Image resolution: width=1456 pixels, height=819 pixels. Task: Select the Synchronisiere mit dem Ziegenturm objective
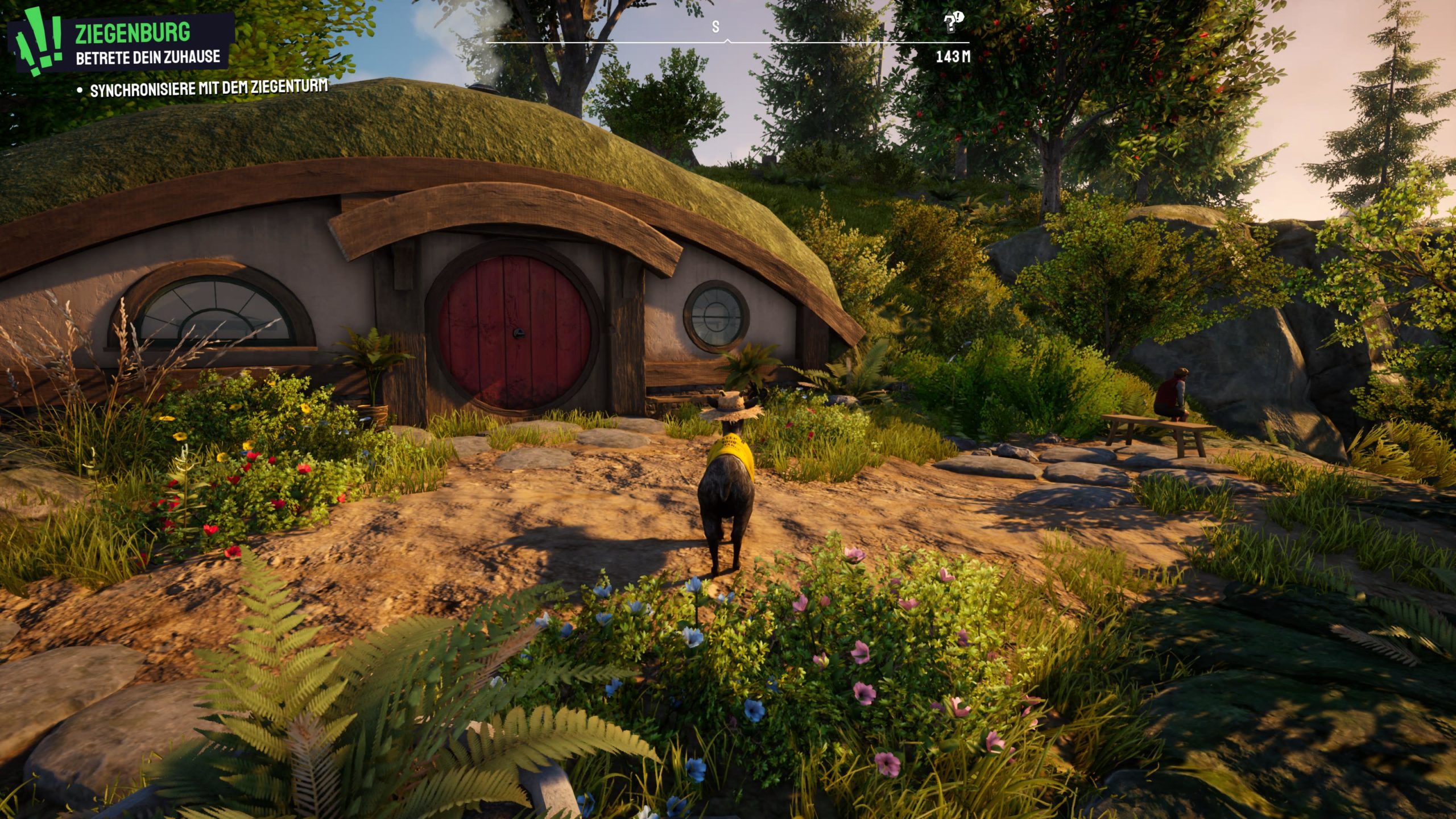click(x=208, y=89)
